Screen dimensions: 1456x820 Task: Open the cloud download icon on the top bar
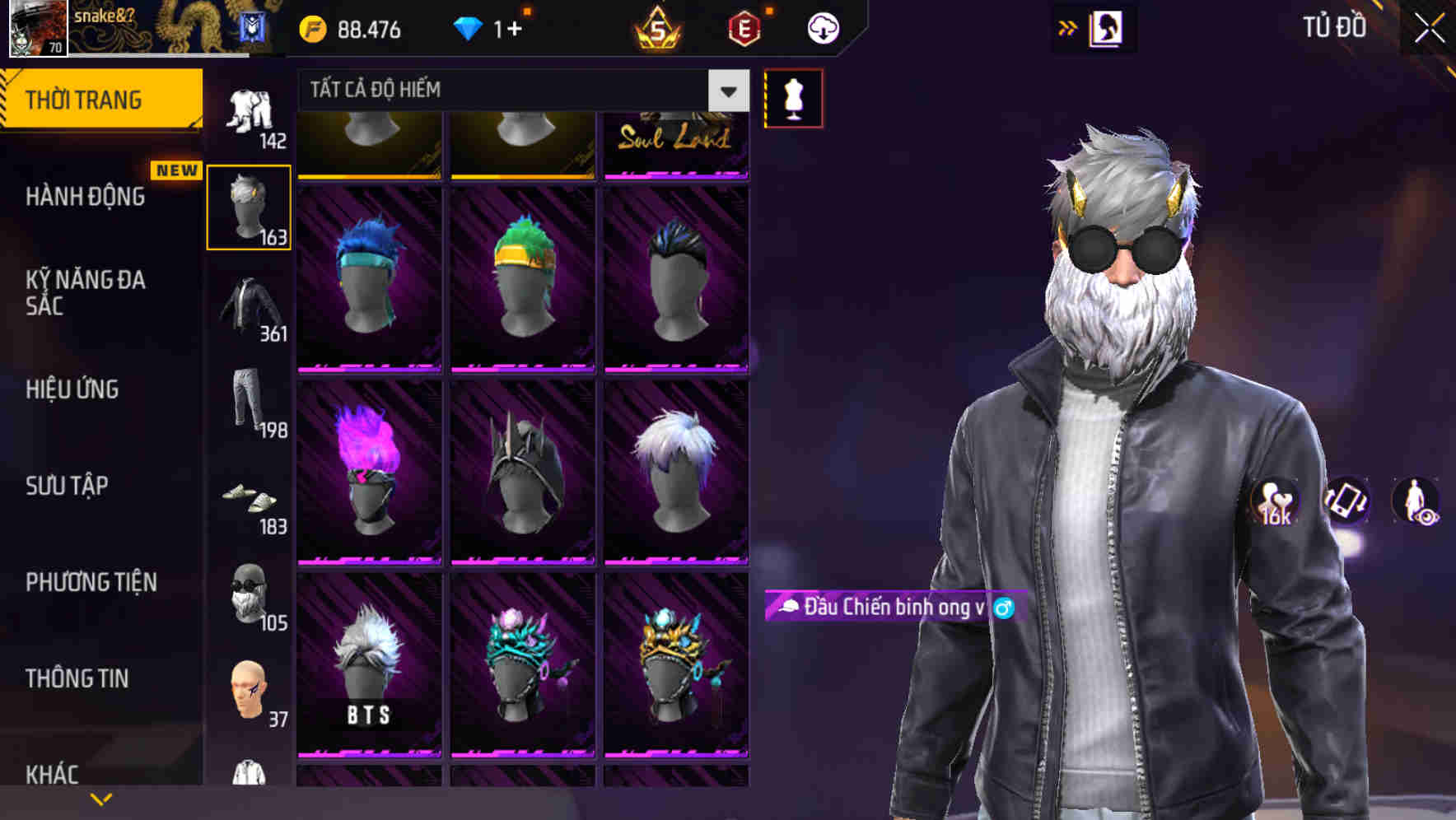tap(821, 27)
